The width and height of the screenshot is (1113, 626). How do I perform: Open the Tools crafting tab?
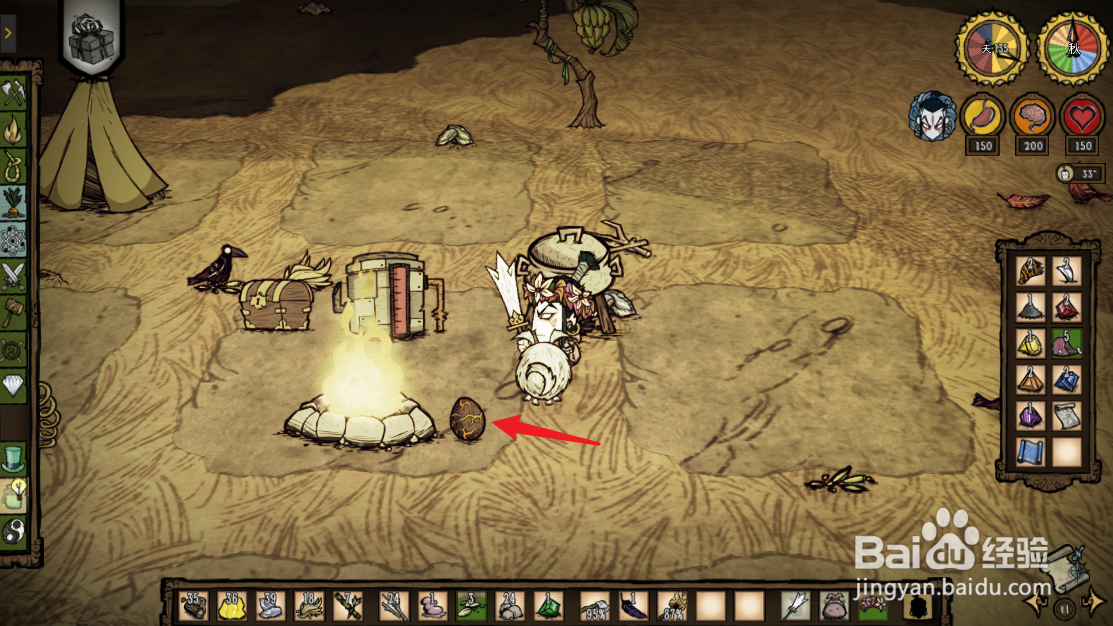[15, 94]
